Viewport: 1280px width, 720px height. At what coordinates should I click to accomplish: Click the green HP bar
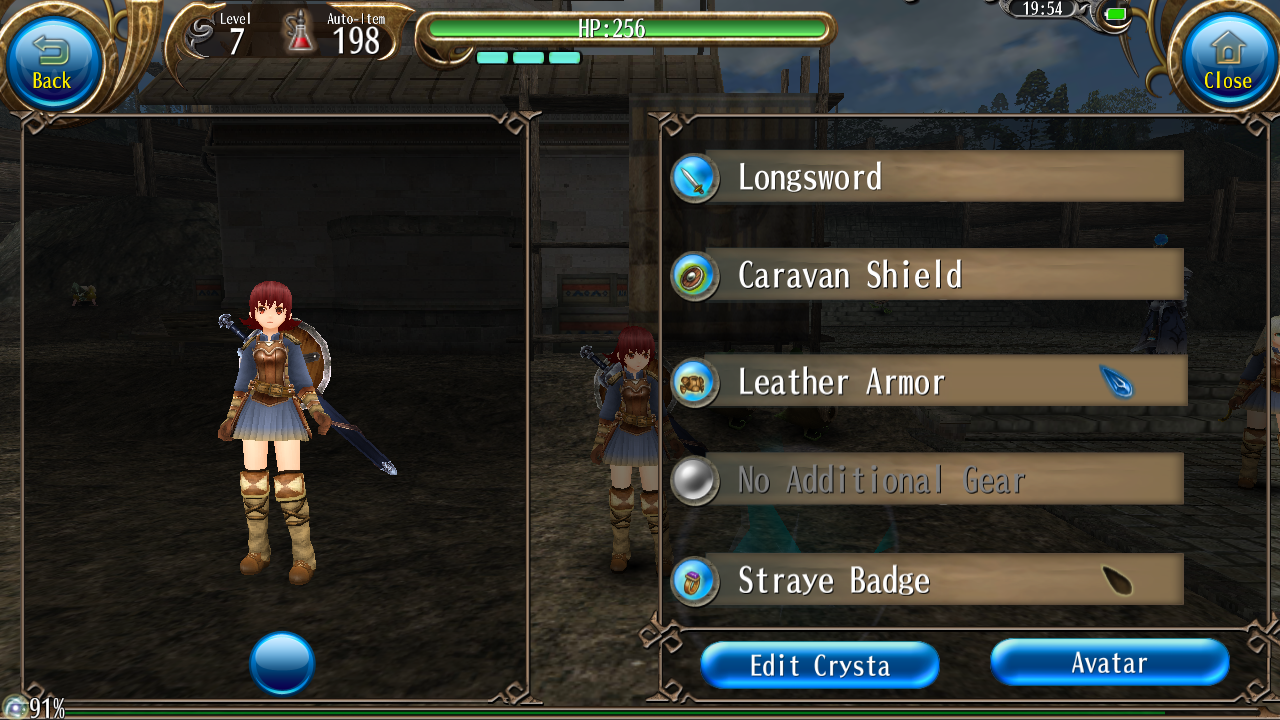pos(628,29)
